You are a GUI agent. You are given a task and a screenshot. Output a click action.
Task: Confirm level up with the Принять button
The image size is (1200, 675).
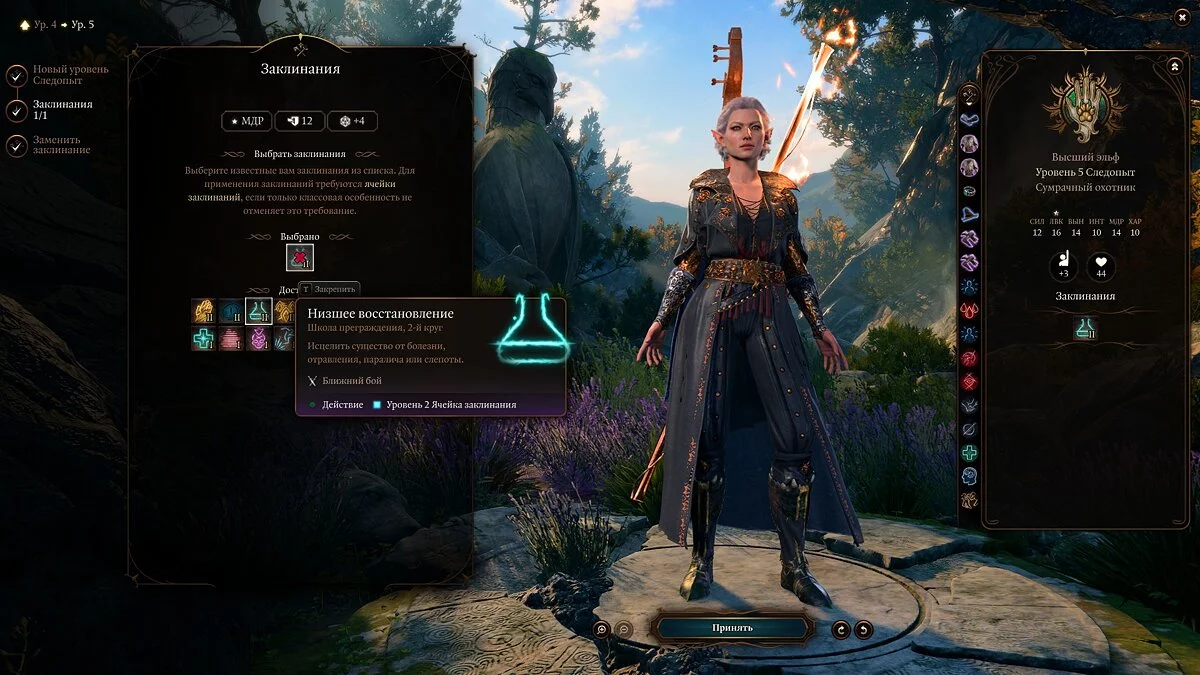tap(732, 628)
